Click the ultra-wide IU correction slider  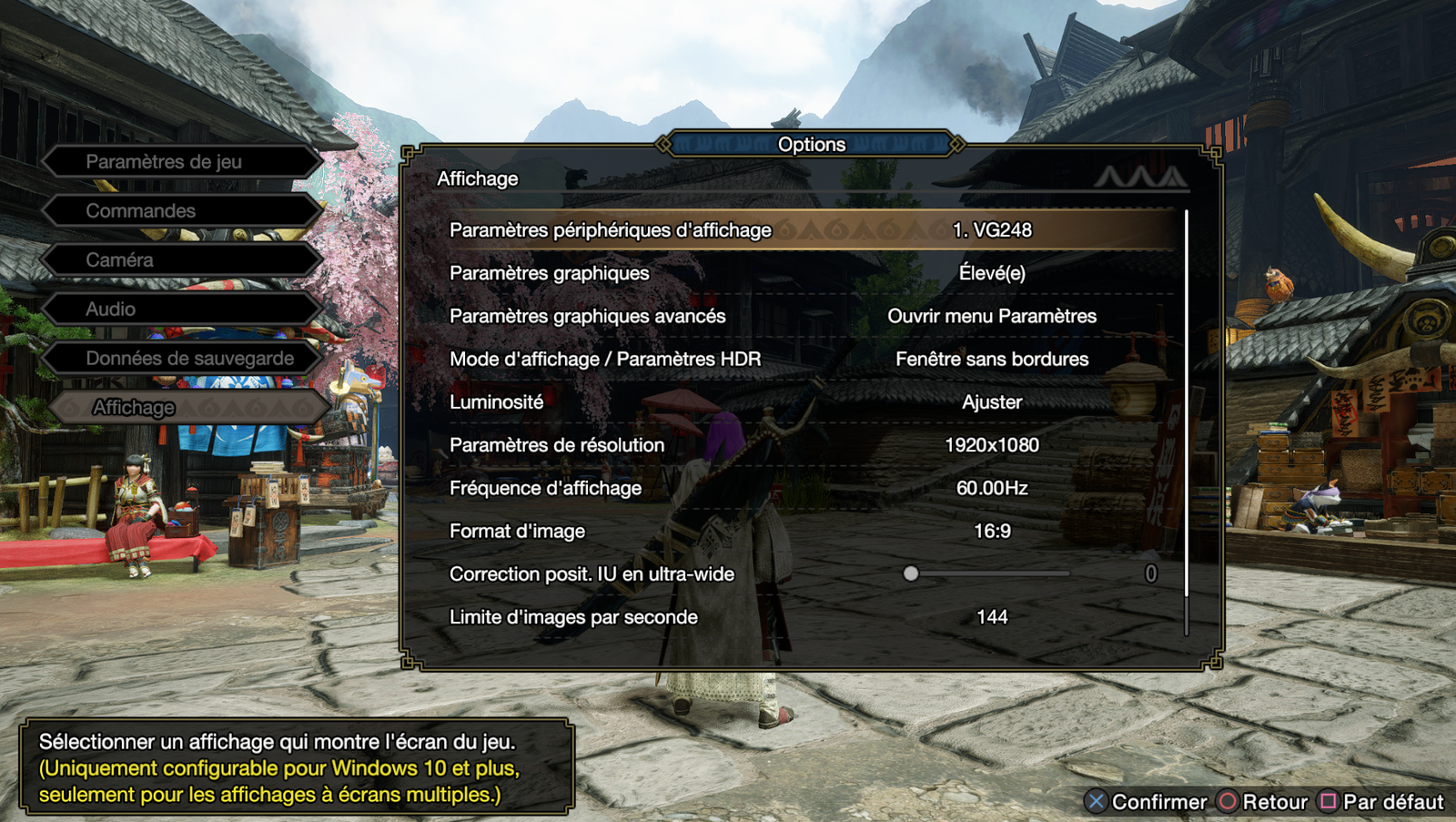pos(989,573)
